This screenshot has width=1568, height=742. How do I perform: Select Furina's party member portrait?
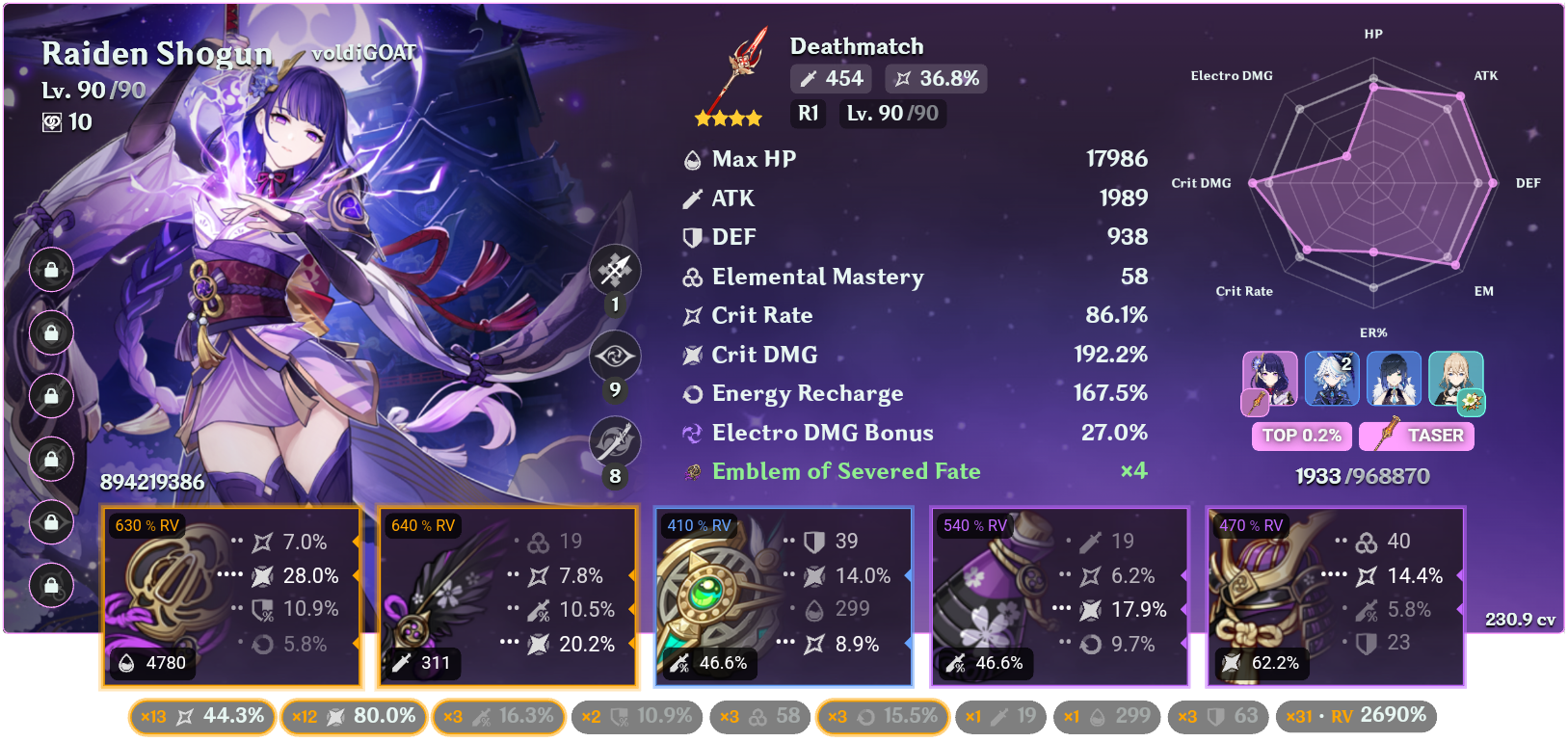coord(1331,379)
